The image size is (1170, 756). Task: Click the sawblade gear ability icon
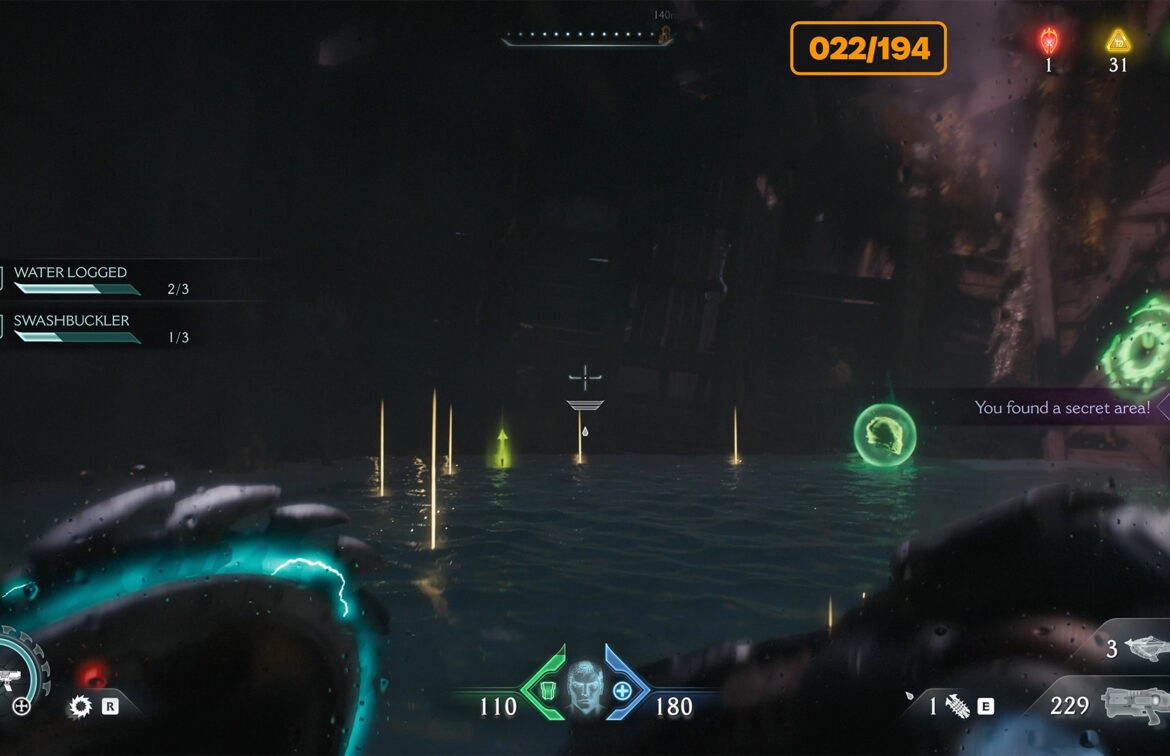click(x=80, y=707)
